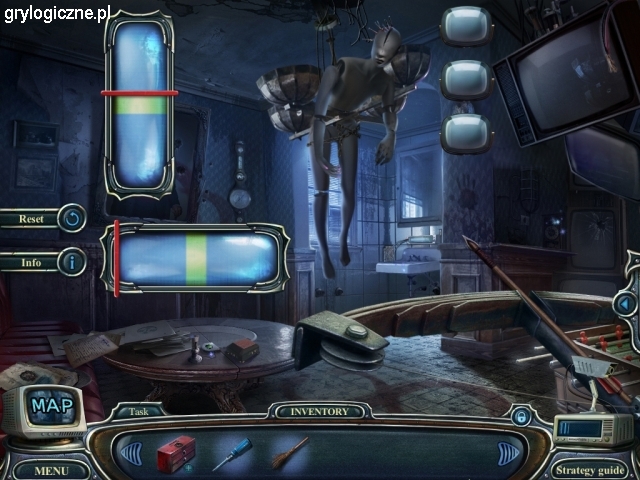
Task: Toggle the inventory lock icon
Action: [x=520, y=416]
